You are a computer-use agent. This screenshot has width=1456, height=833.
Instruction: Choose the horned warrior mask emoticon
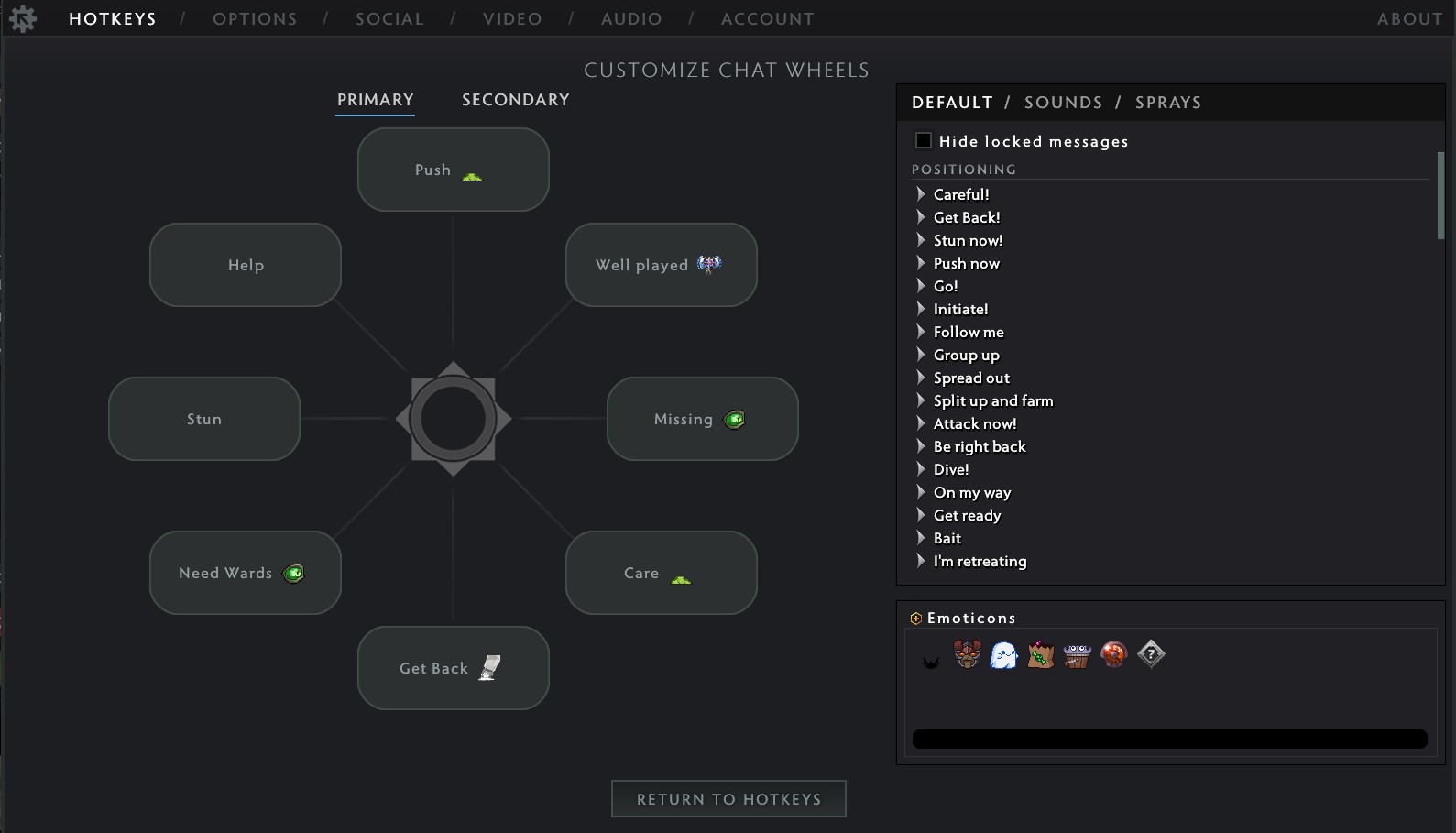pyautogui.click(x=966, y=655)
